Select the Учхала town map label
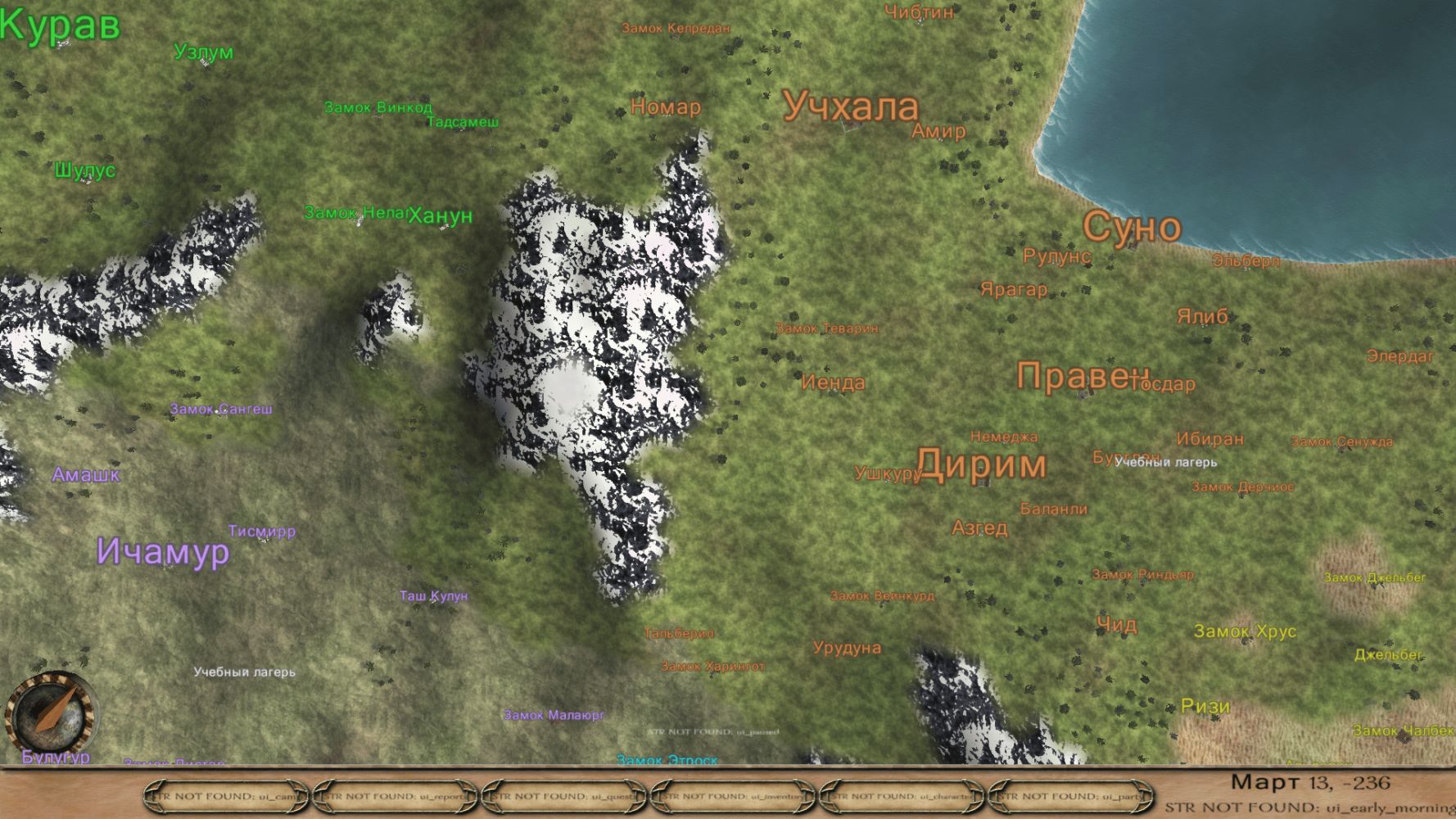Screen dimensions: 1456x819 tap(851, 107)
